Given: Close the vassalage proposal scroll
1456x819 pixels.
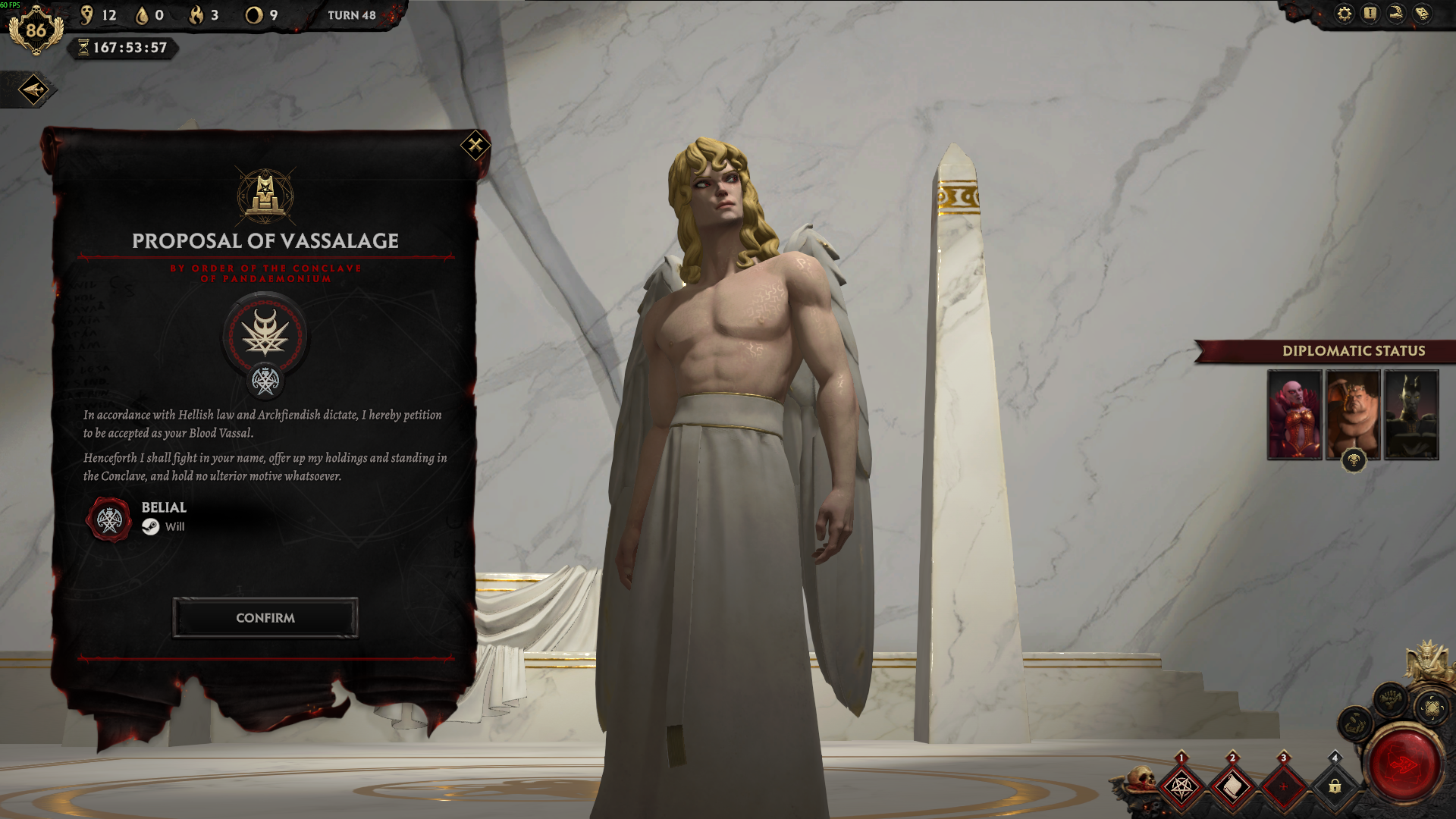Looking at the screenshot, I should [x=475, y=144].
